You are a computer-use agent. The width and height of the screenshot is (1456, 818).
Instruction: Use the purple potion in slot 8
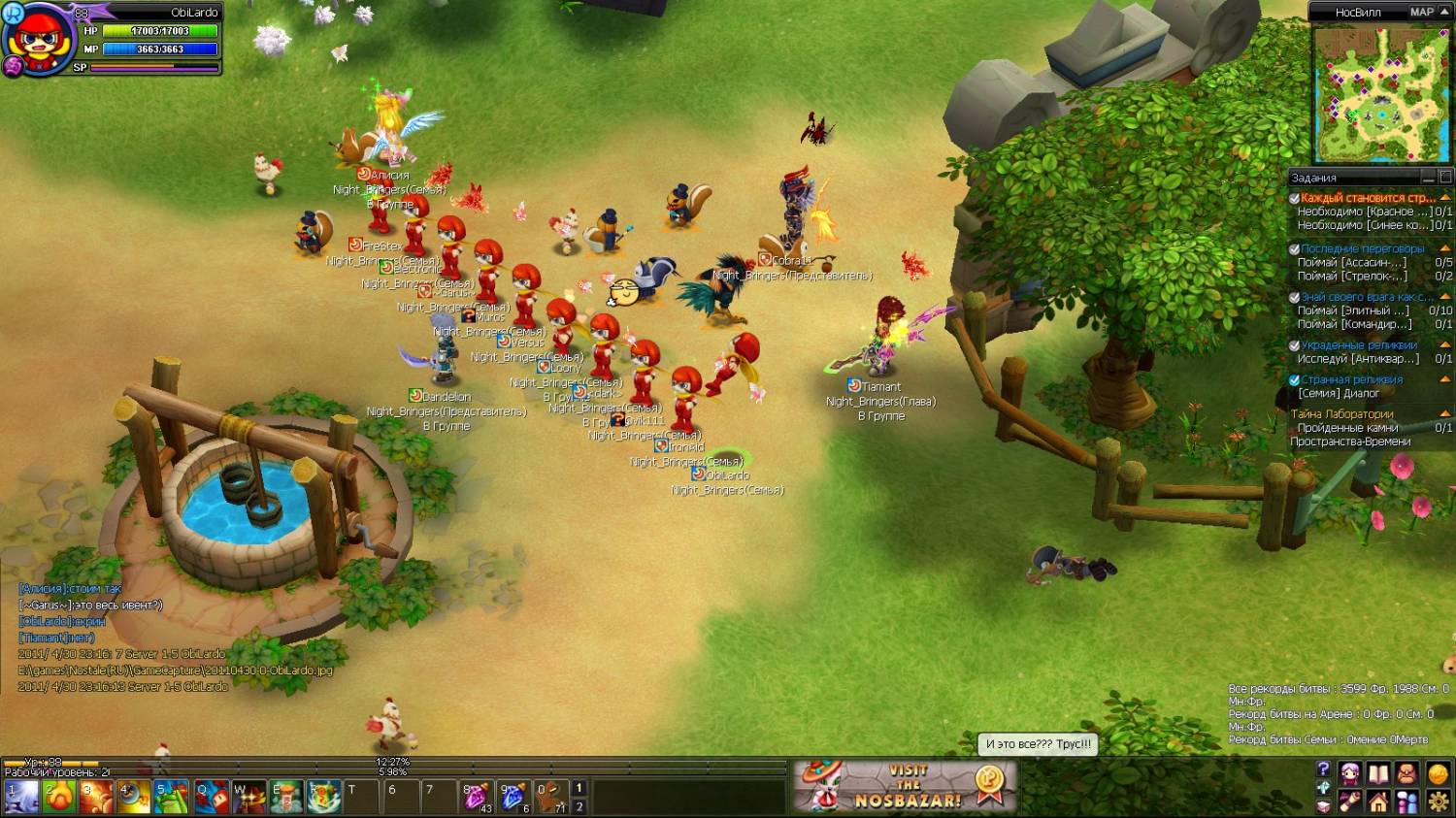pos(476,797)
